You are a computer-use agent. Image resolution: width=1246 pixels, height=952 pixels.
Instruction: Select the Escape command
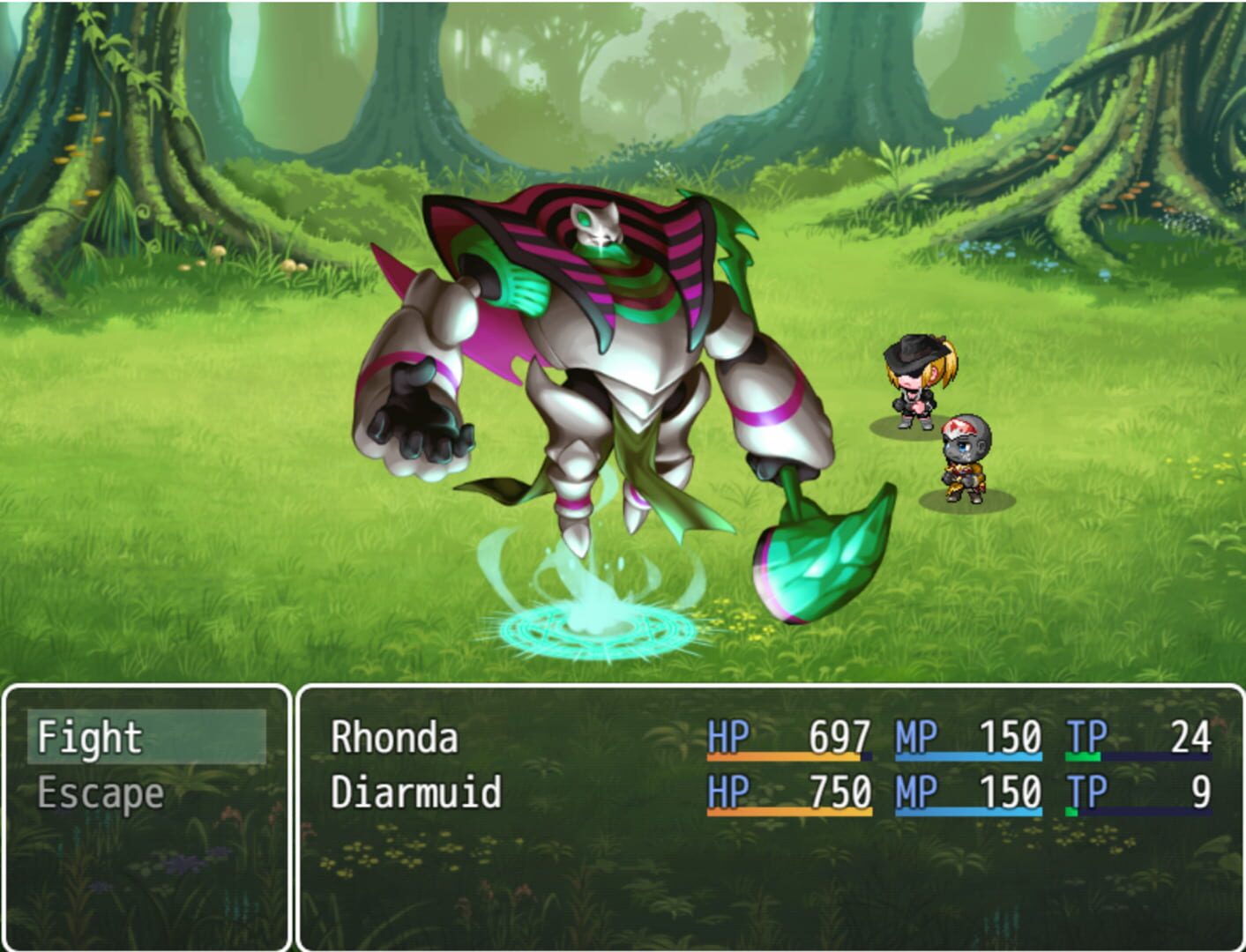point(100,792)
